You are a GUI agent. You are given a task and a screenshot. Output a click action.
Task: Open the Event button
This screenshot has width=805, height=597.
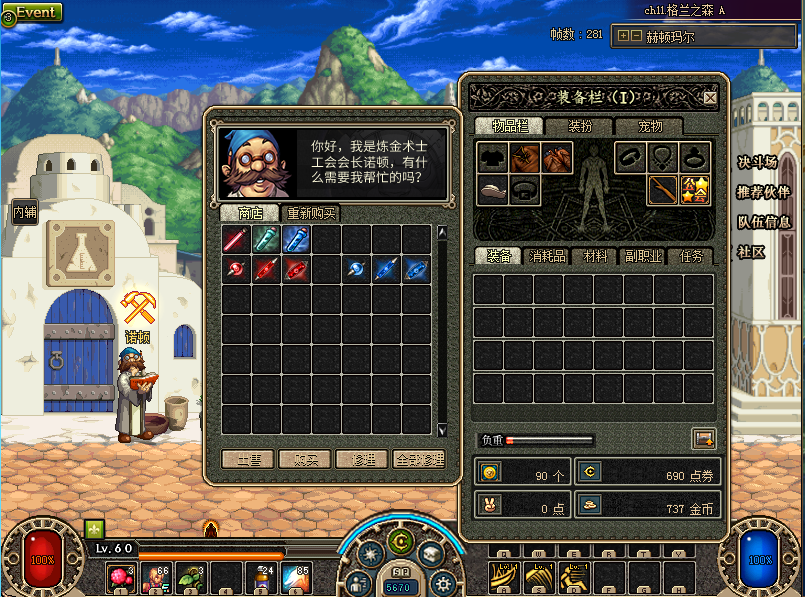click(x=36, y=12)
